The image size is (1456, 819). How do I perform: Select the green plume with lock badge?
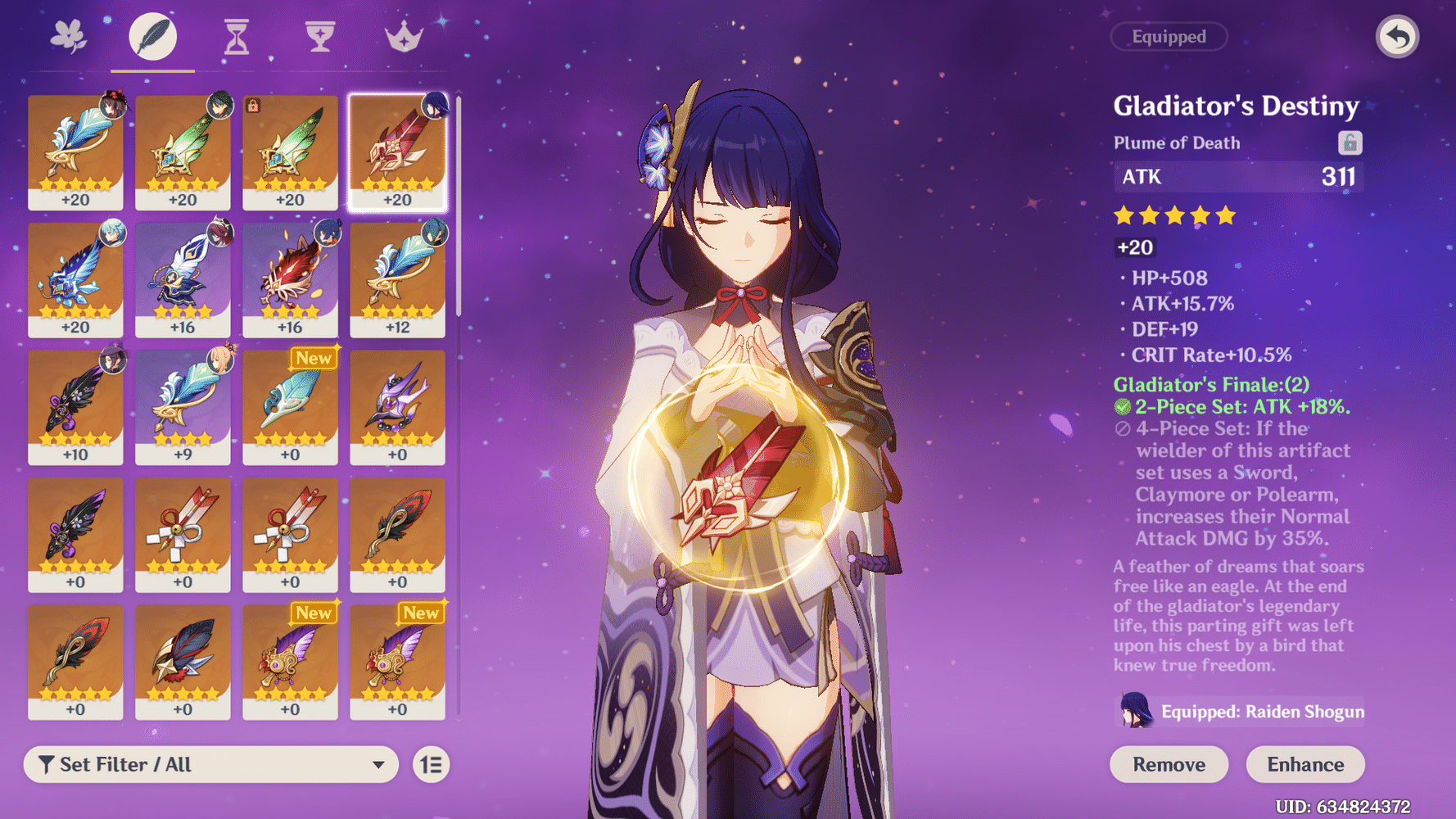(290, 152)
